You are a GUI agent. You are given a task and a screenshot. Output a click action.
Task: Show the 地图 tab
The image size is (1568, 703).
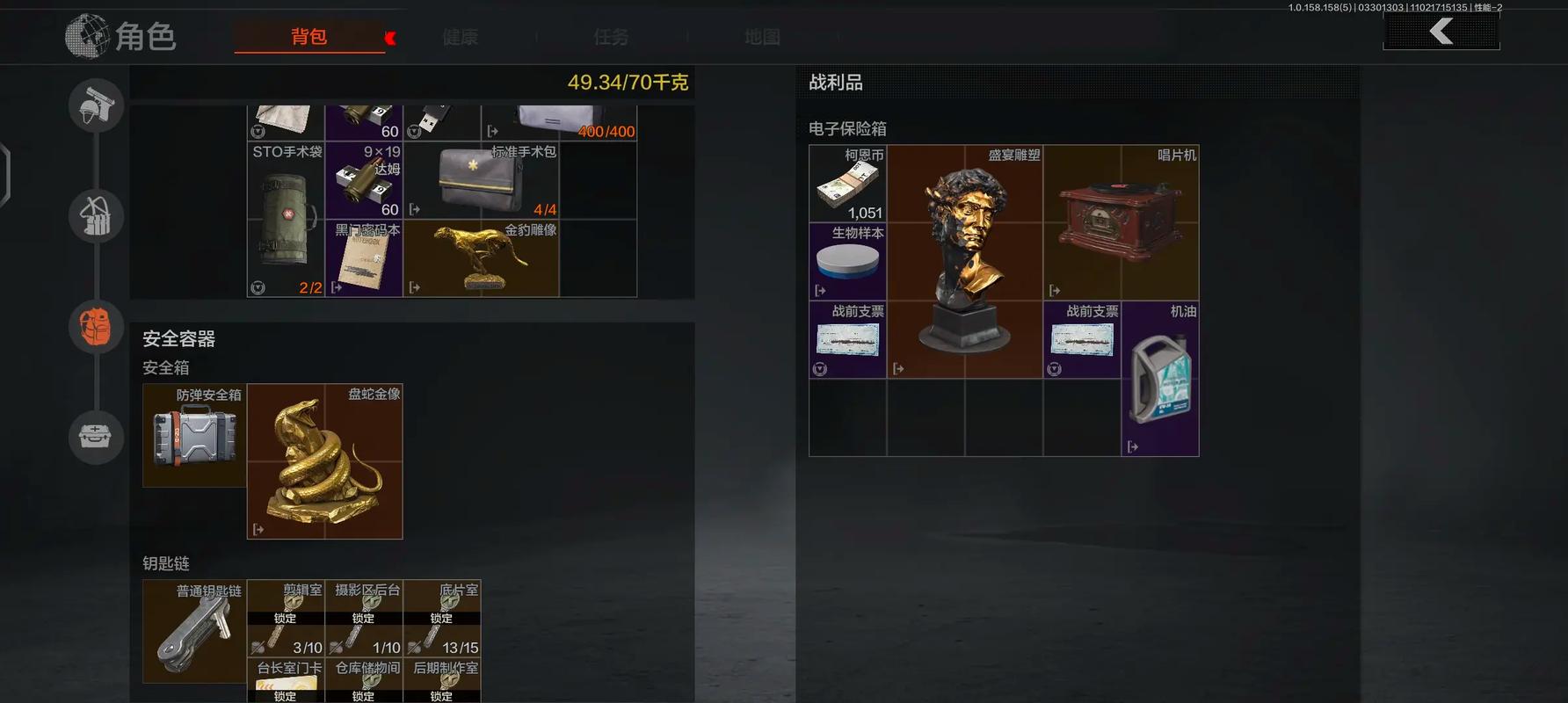point(762,37)
